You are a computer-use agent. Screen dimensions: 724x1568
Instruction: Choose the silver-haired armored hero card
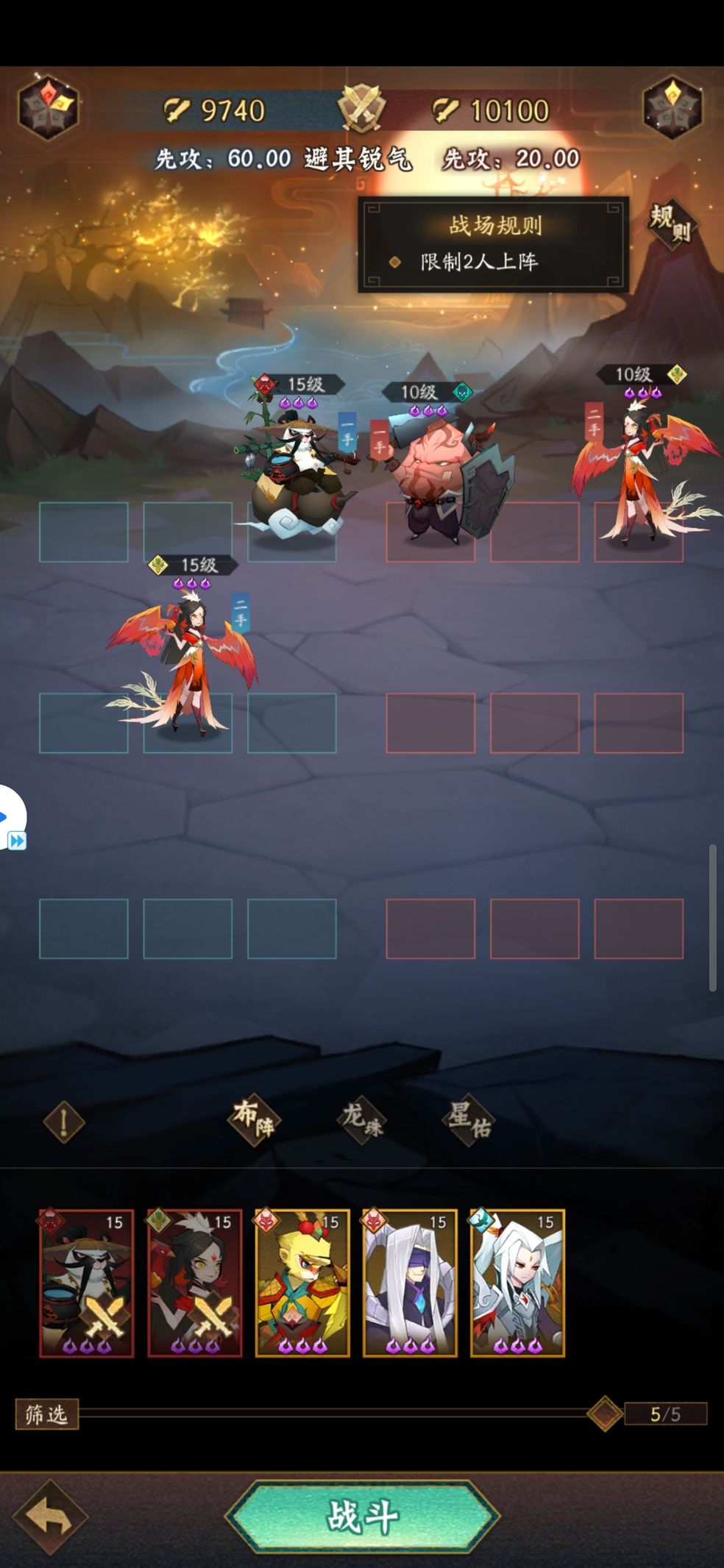pyautogui.click(x=517, y=1282)
